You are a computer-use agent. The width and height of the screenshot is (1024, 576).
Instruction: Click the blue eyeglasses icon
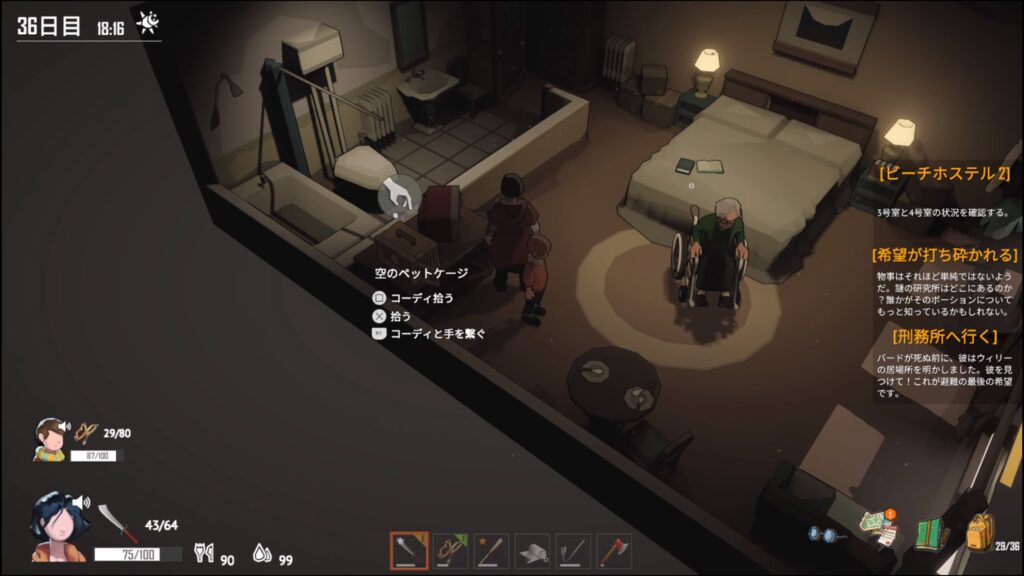[825, 535]
